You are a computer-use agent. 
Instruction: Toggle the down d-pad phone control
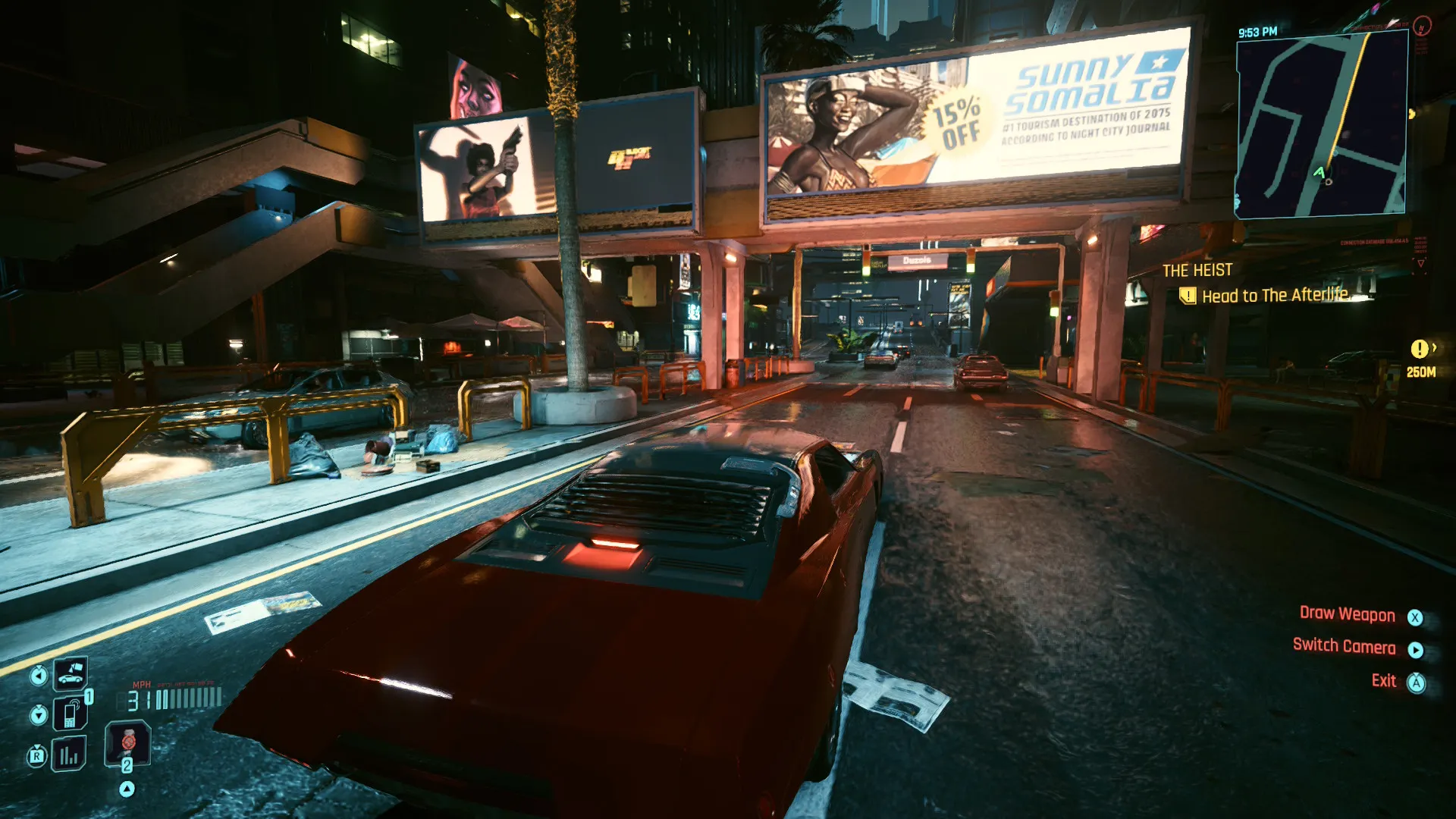coord(39,715)
